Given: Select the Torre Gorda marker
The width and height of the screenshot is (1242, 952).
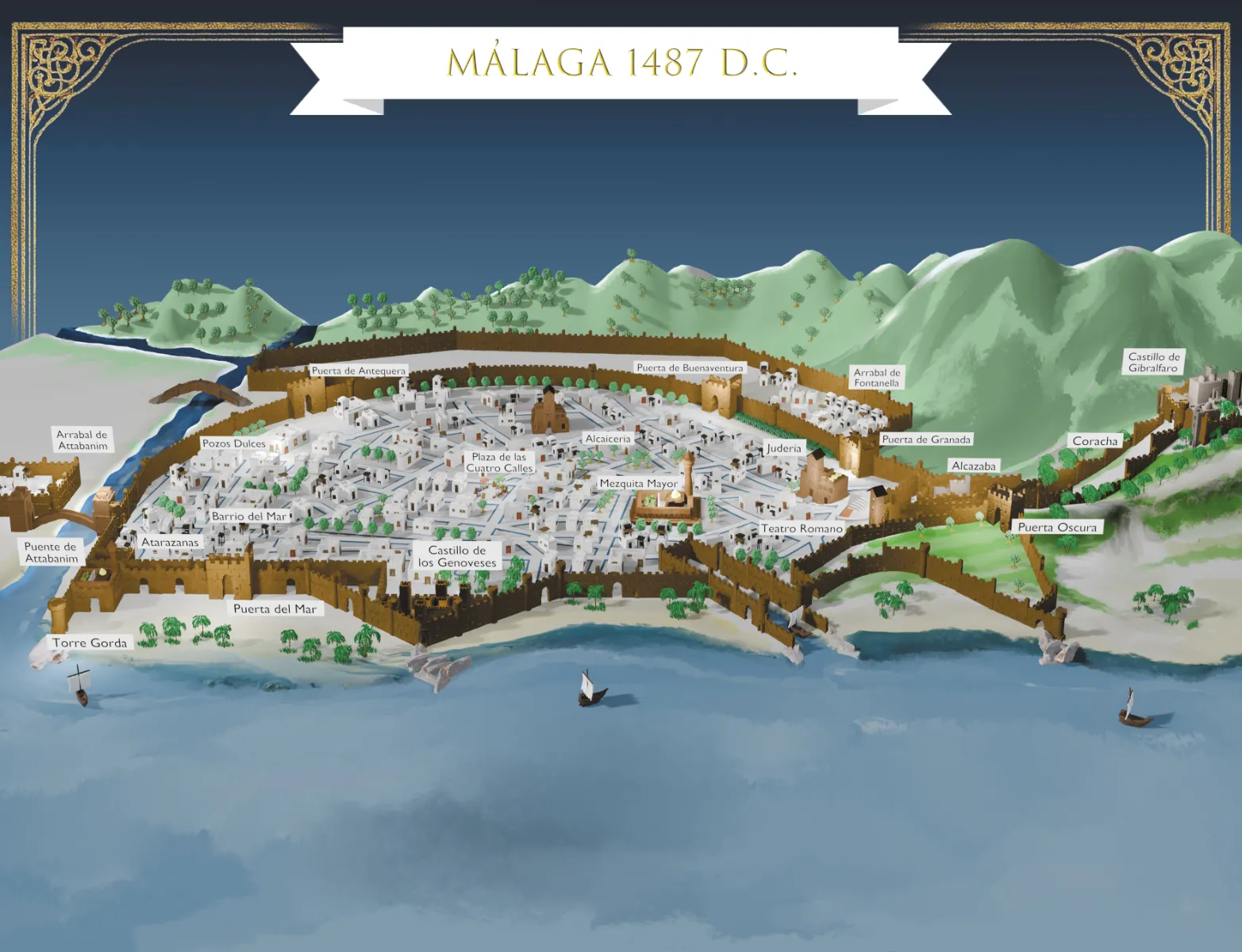Looking at the screenshot, I should pyautogui.click(x=90, y=643).
